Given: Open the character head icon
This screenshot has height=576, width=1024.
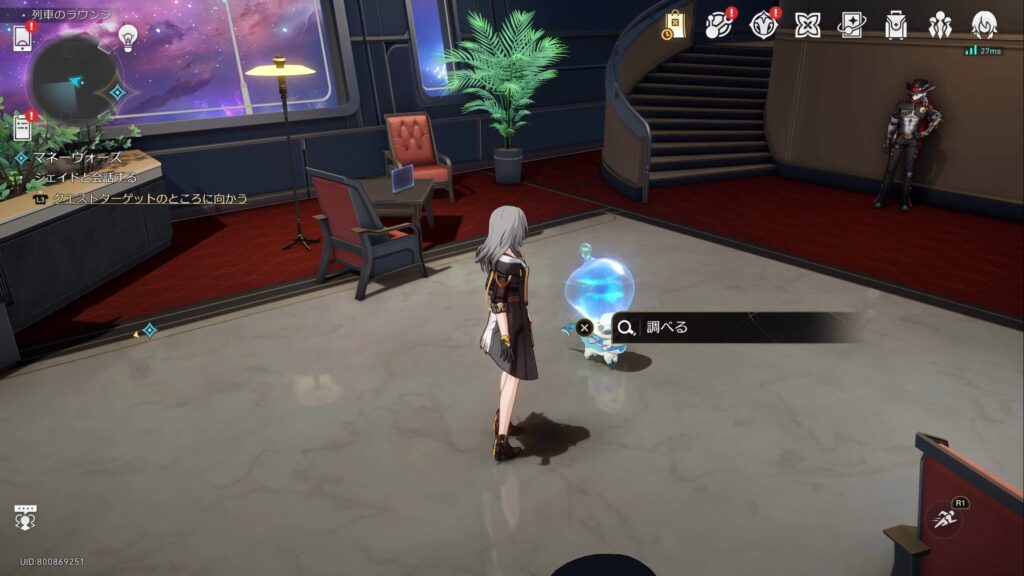Looking at the screenshot, I should (984, 26).
